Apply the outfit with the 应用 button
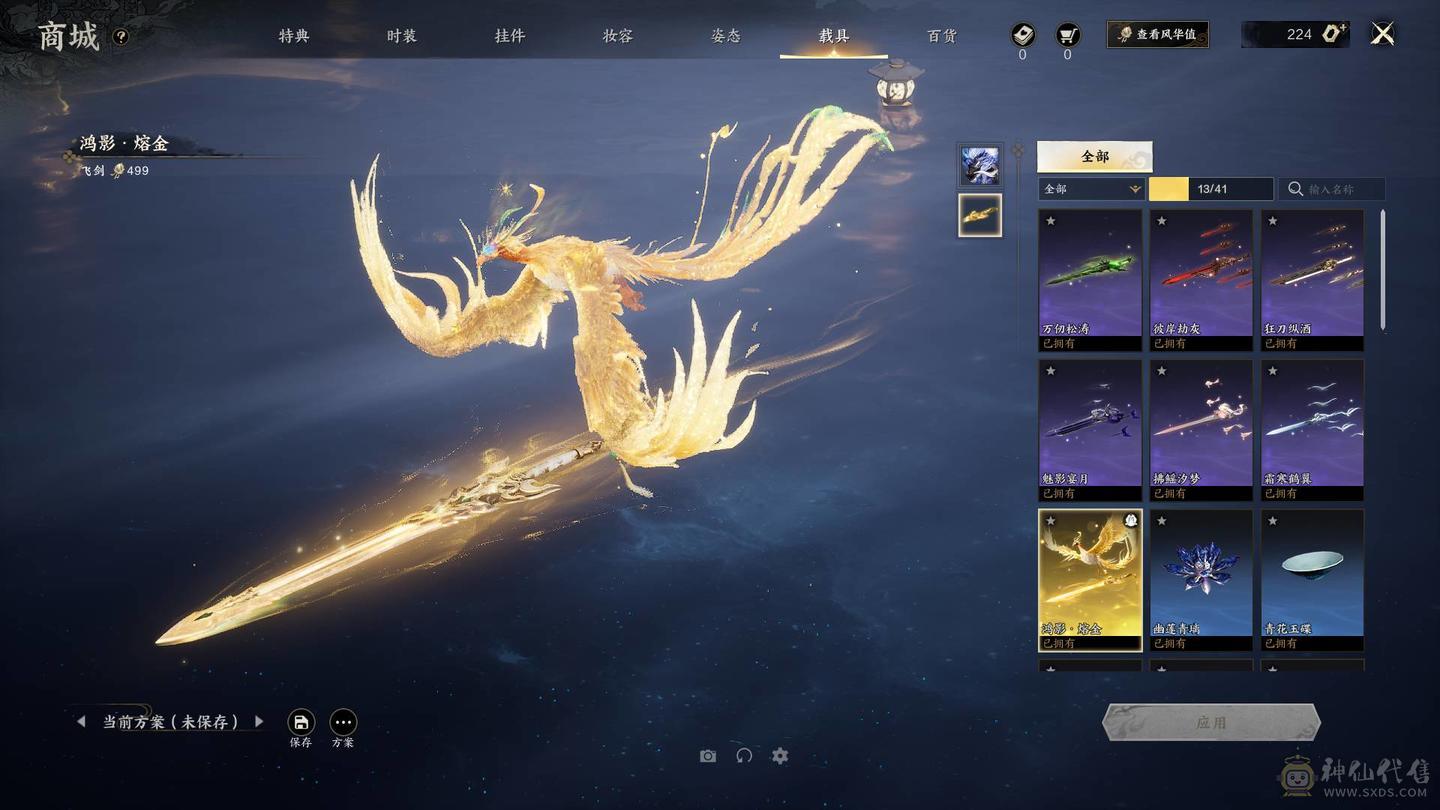This screenshot has height=810, width=1440. coord(1211,722)
